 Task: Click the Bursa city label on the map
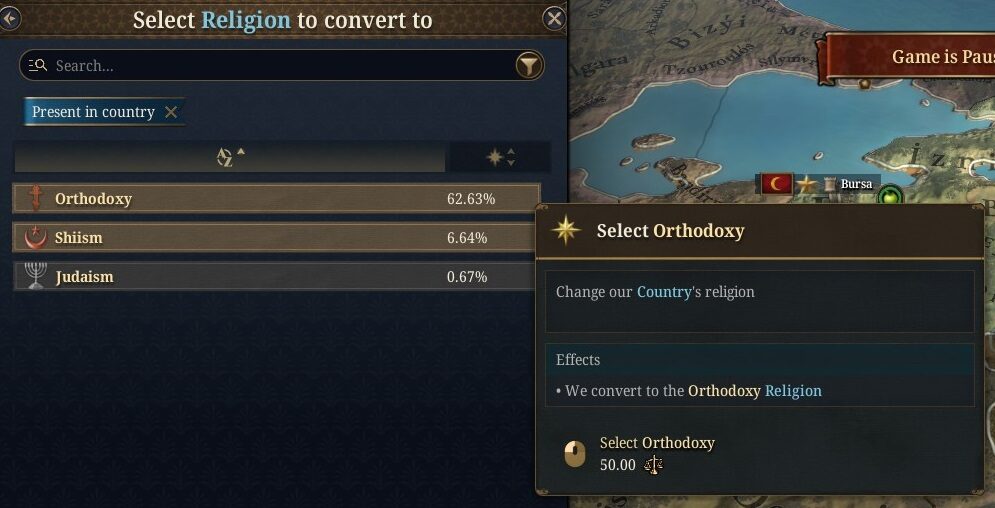click(855, 184)
